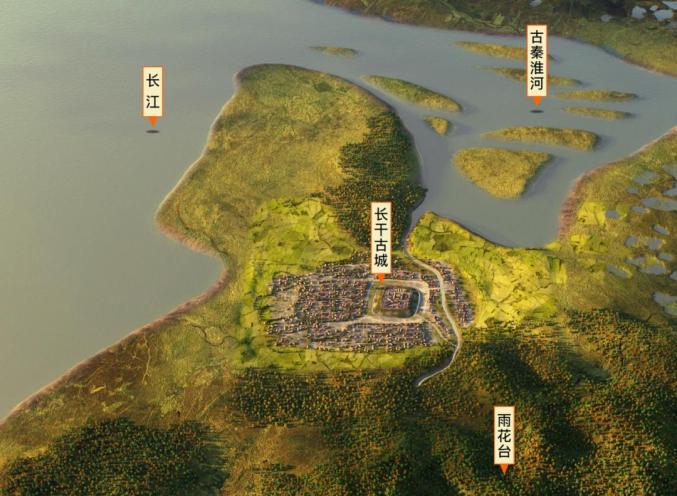677x496 pixels.
Task: Click the 古秦淮河 location marker
Action: pyautogui.click(x=537, y=61)
